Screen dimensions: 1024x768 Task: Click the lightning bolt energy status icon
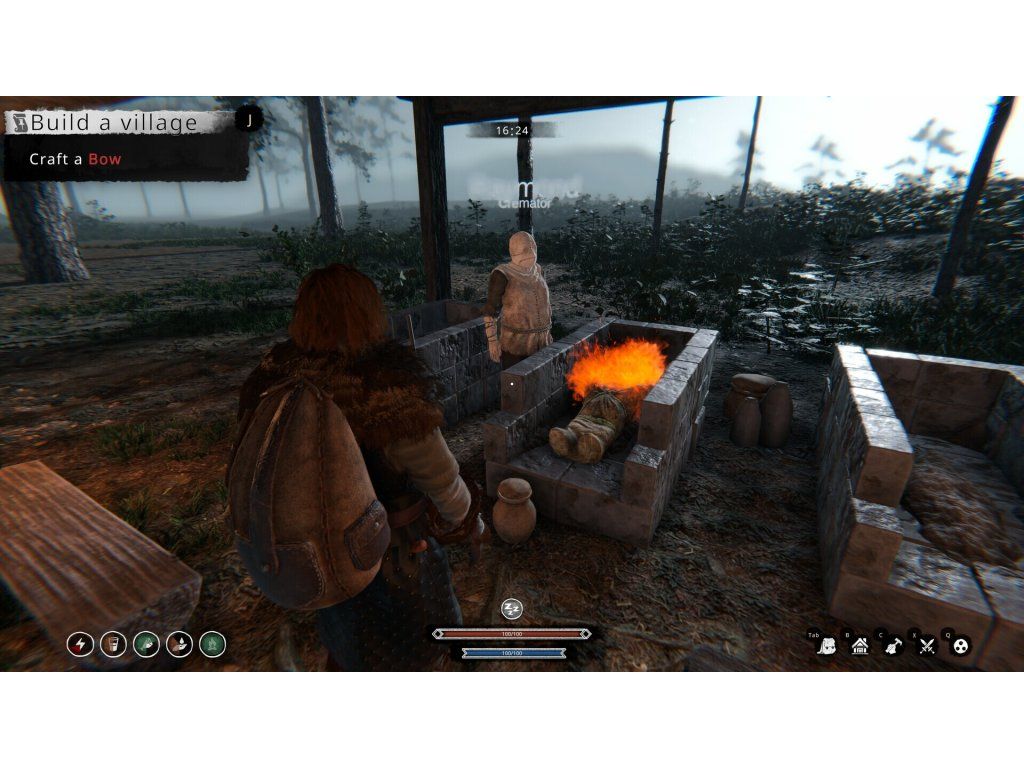tap(80, 644)
